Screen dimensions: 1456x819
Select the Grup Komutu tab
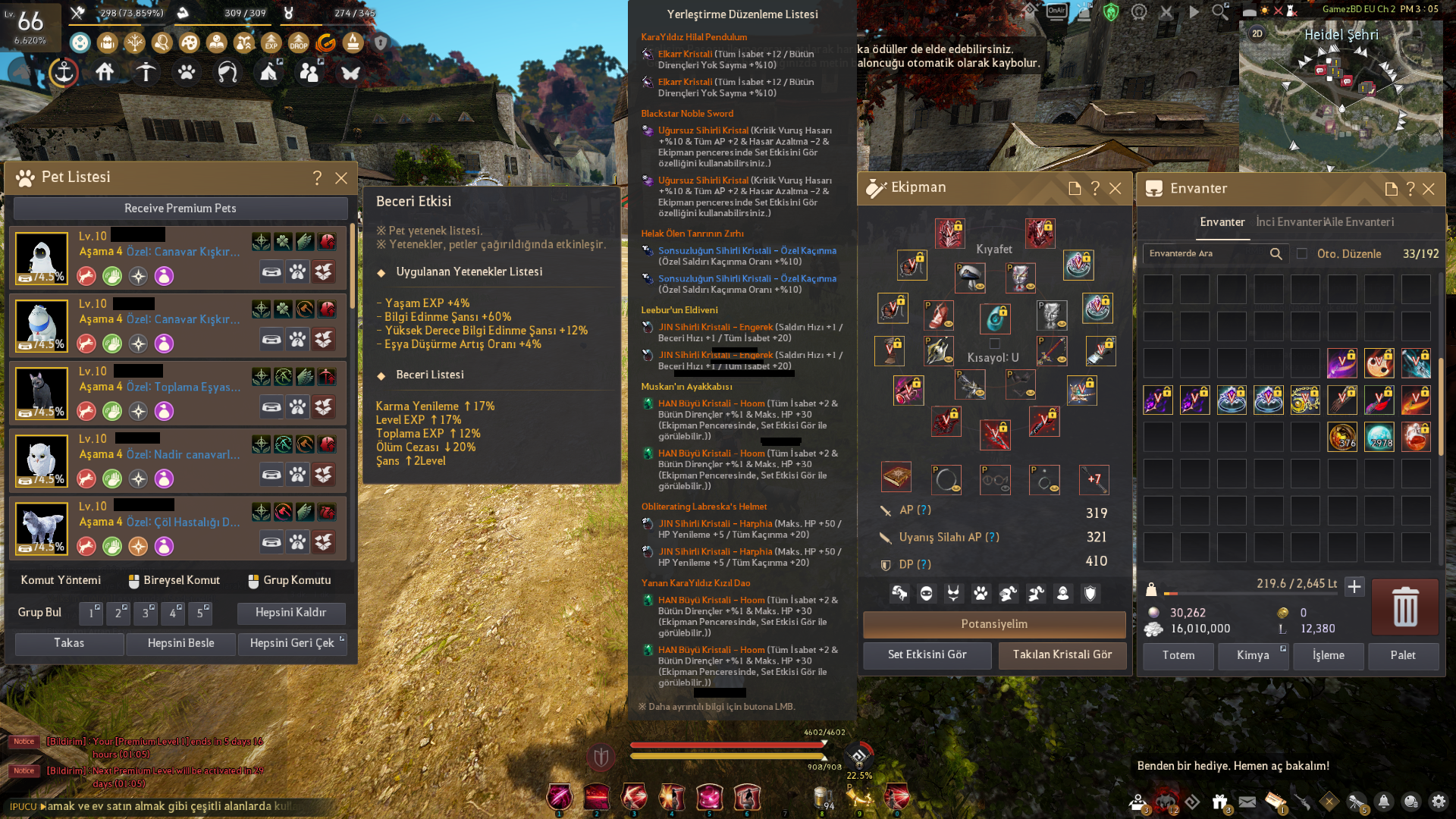(291, 580)
